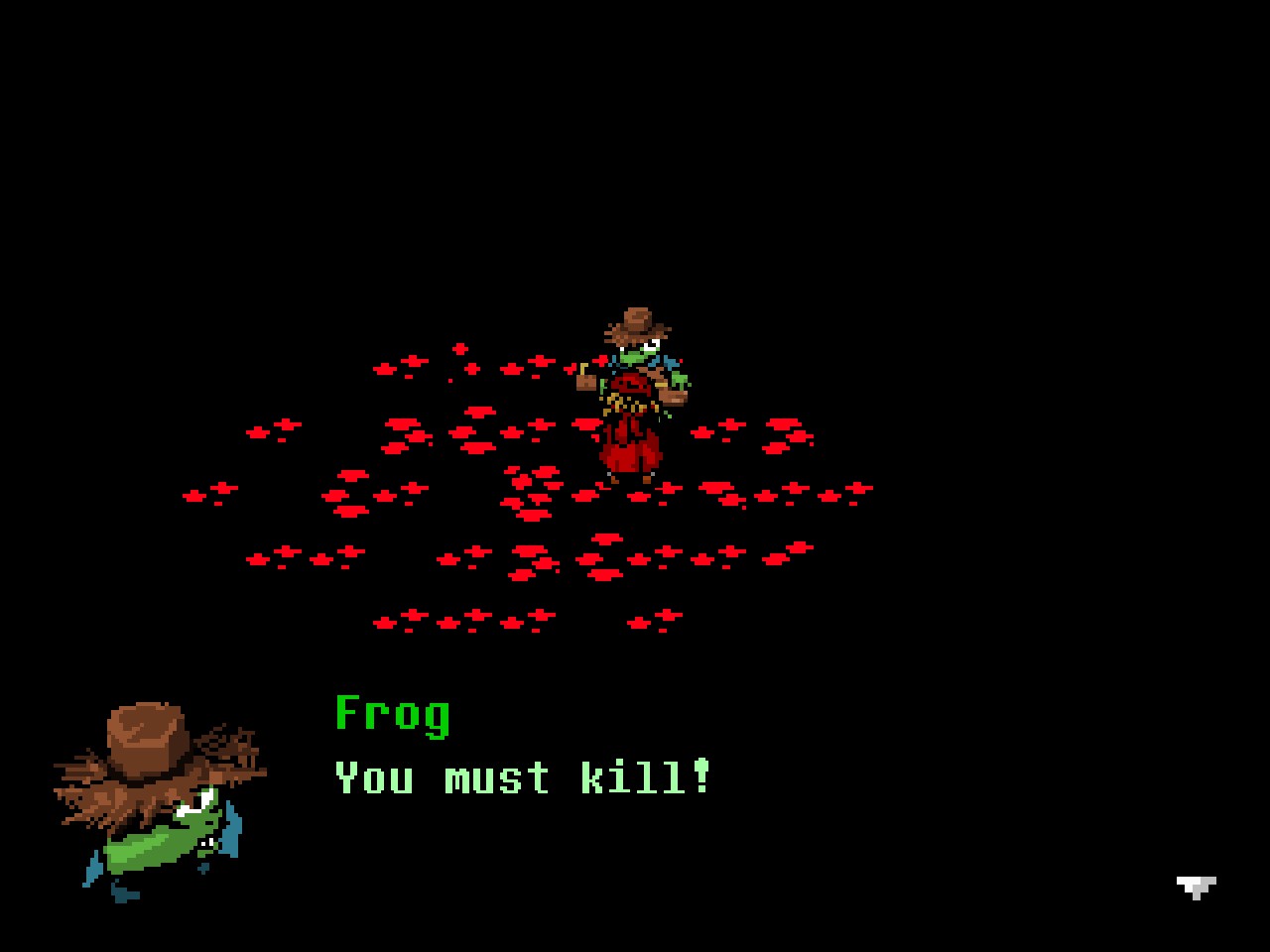Advance dialogue with the white arrow indicator

(x=1196, y=887)
